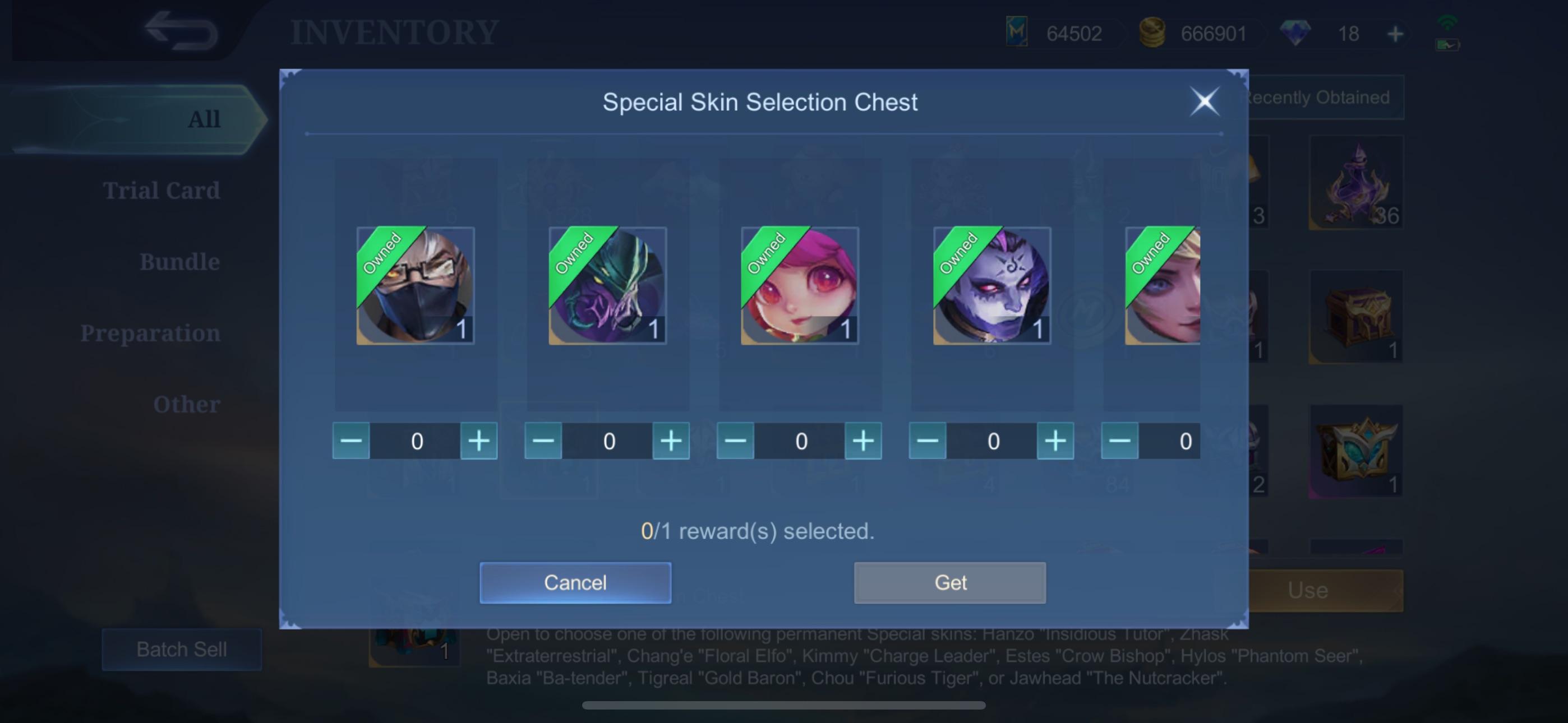Increase Hanzo skin quantity with plus
The width and height of the screenshot is (1568, 723).
[479, 441]
